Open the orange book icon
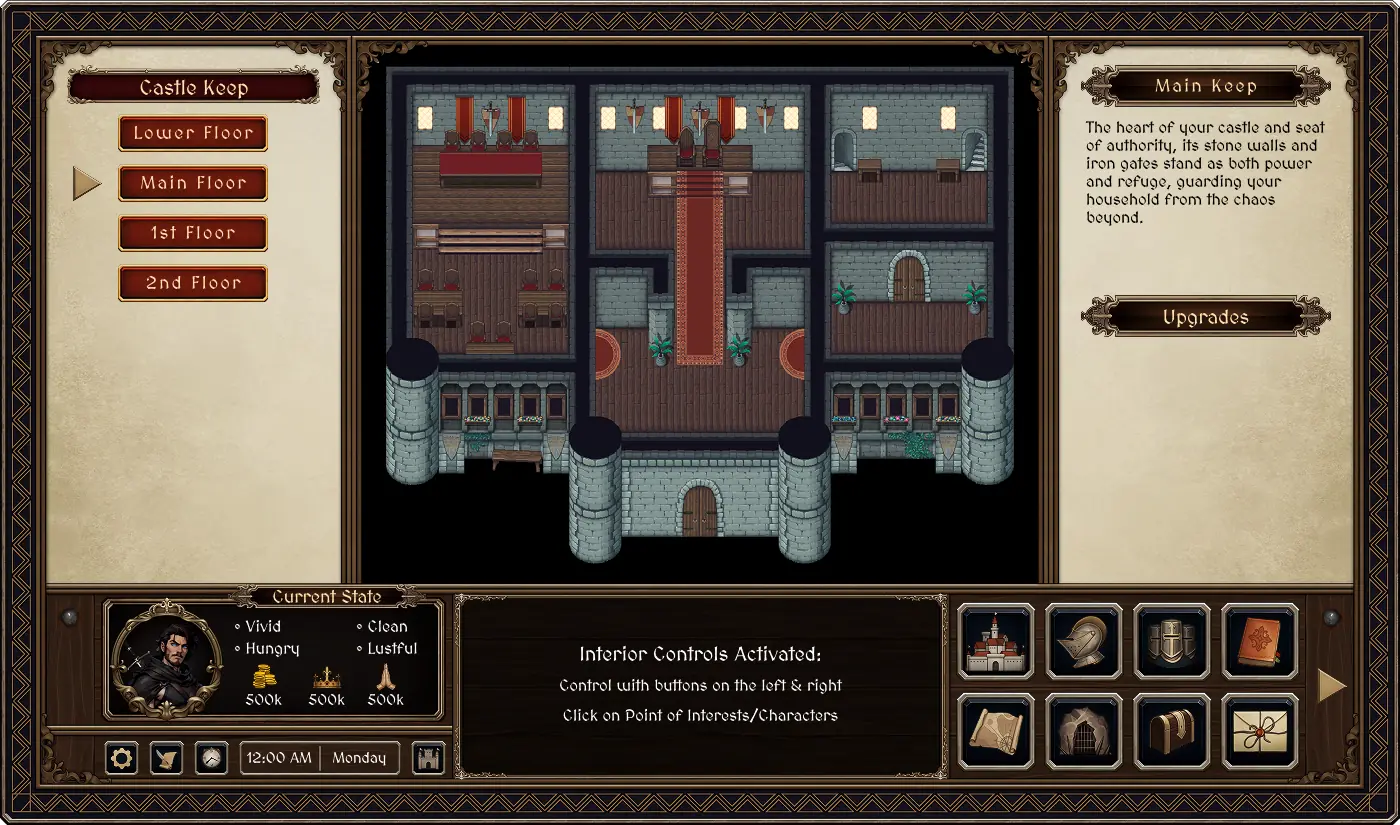Viewport: 1400px width, 825px height. [x=1260, y=642]
